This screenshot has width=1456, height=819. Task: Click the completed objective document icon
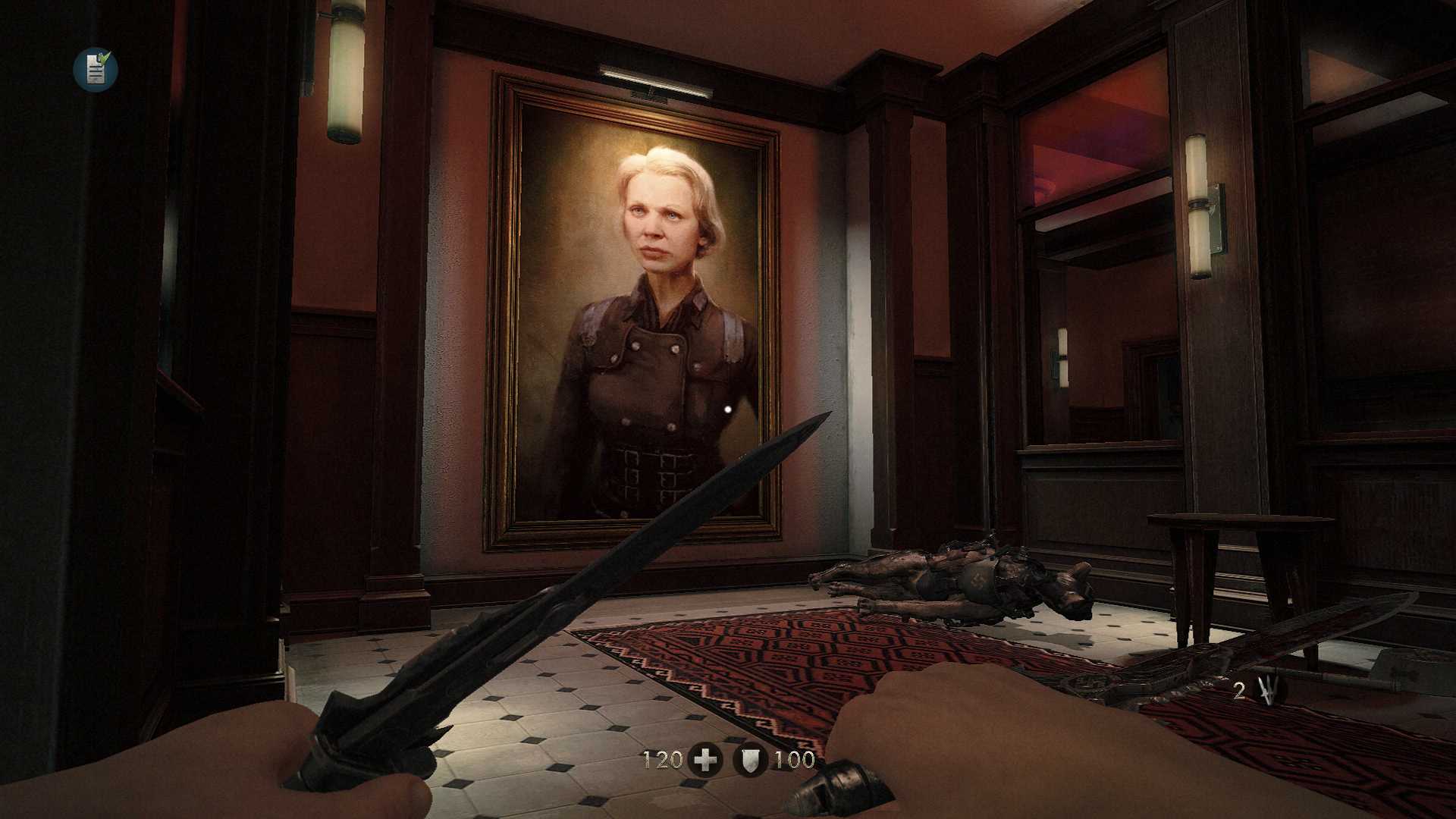pos(96,70)
